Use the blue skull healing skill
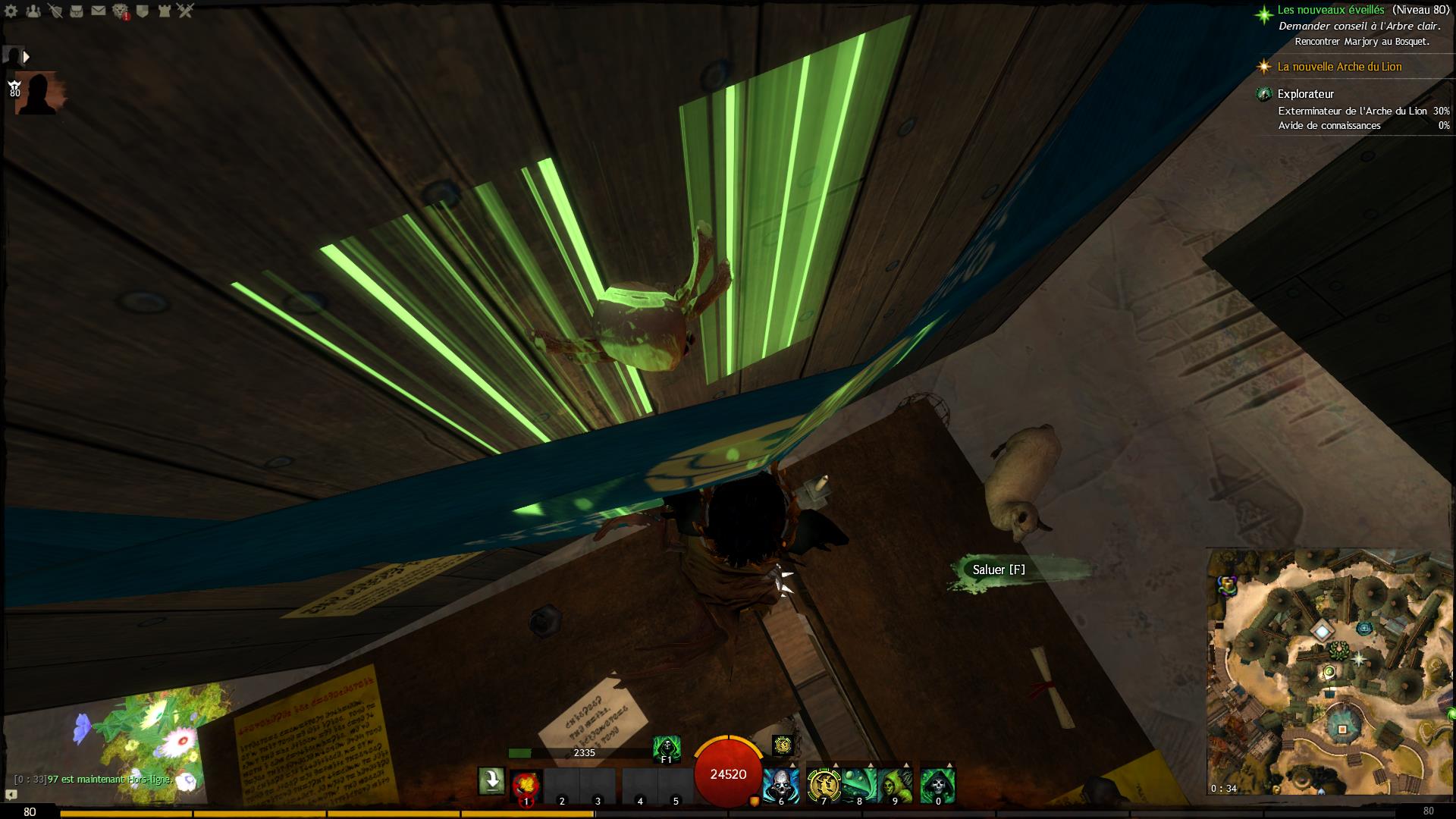 (x=780, y=785)
